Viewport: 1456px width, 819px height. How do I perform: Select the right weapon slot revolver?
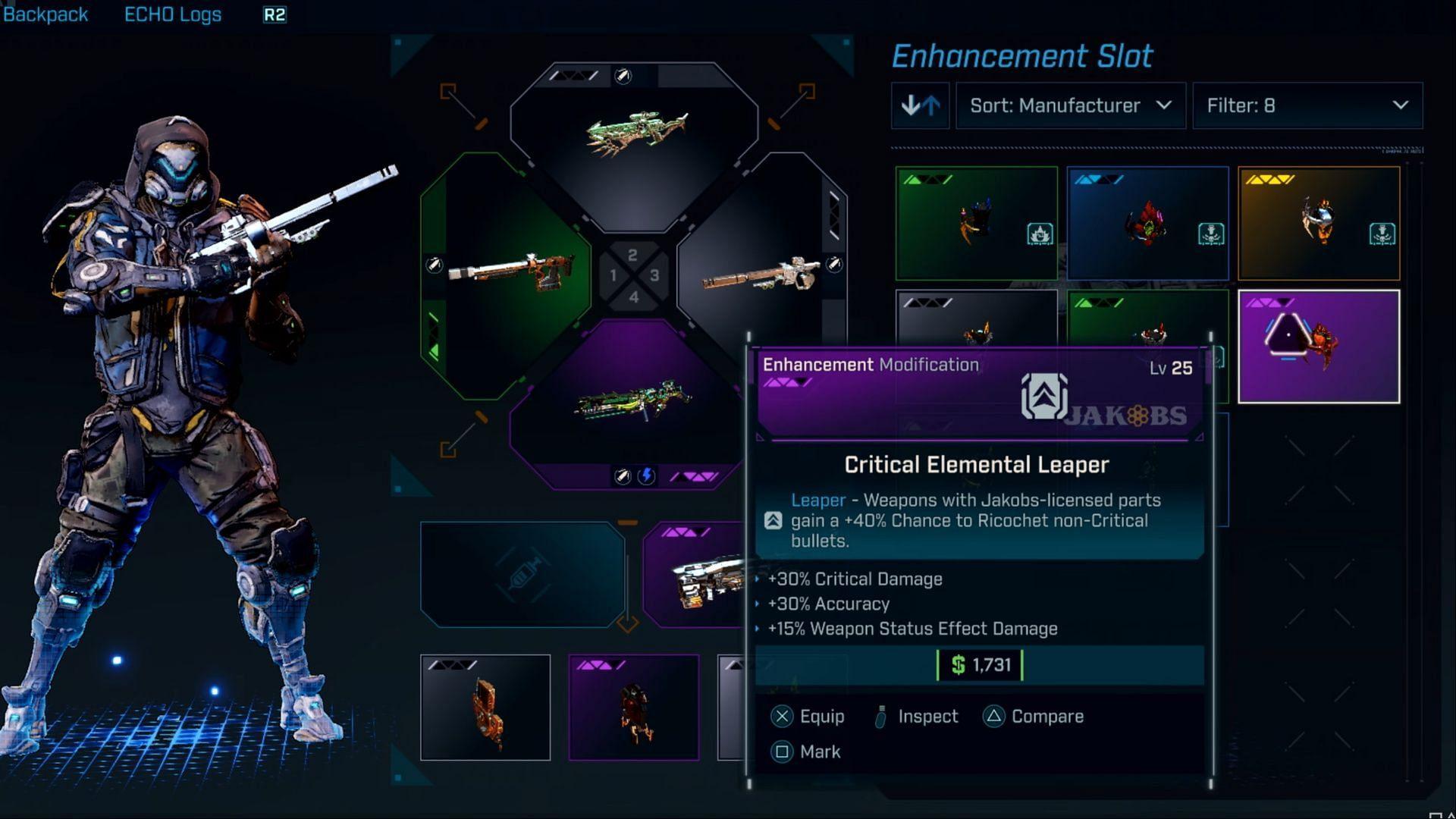(x=762, y=275)
